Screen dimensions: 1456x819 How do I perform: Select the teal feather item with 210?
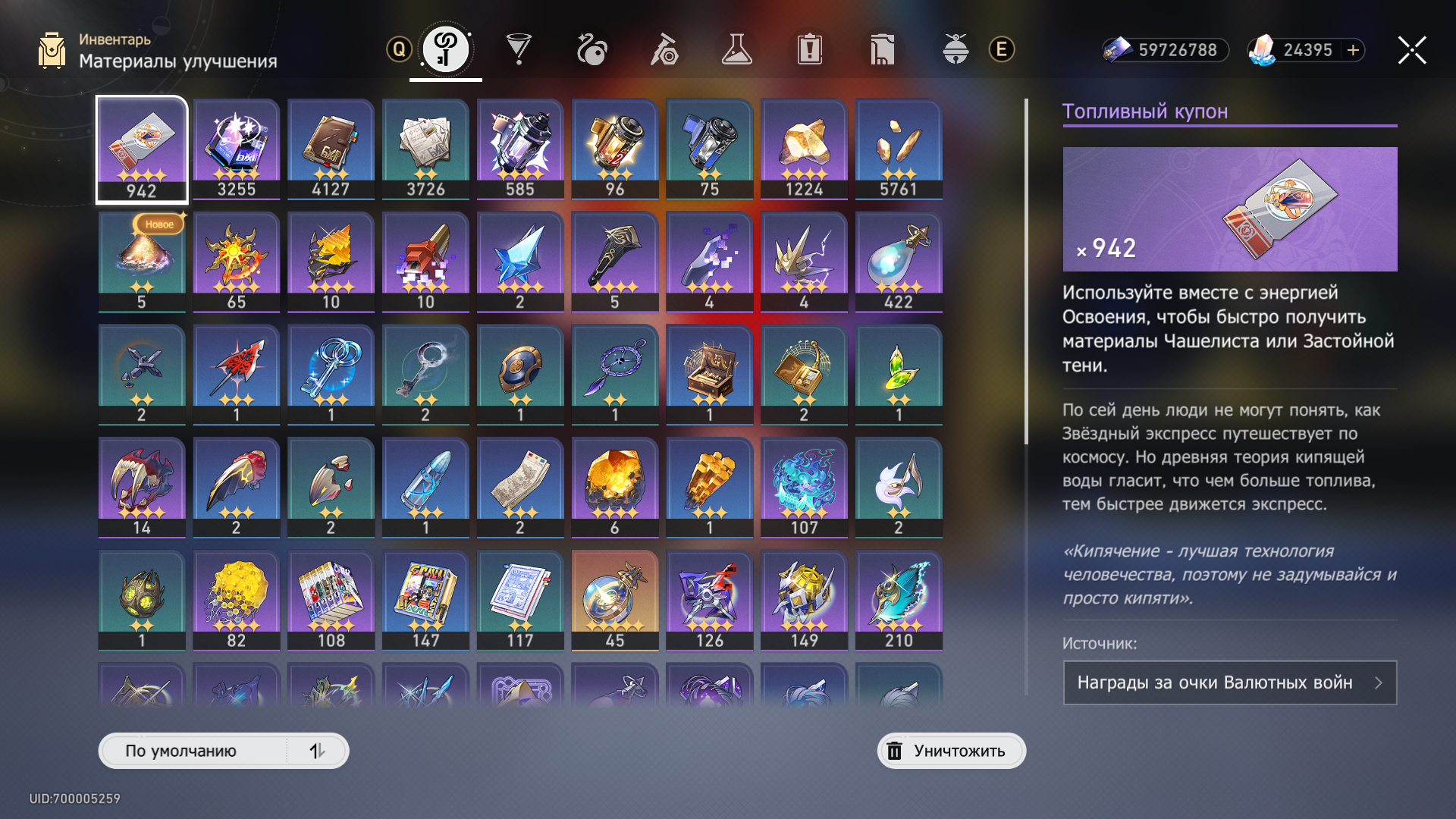point(899,600)
